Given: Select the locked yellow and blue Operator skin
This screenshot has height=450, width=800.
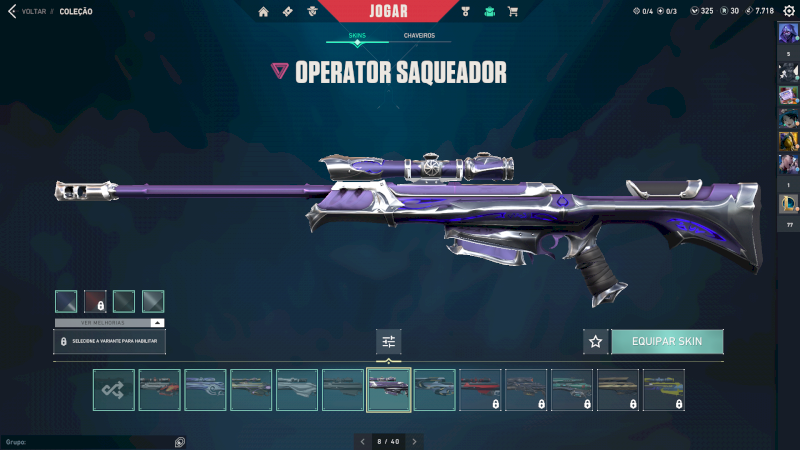Looking at the screenshot, I should tap(664, 390).
